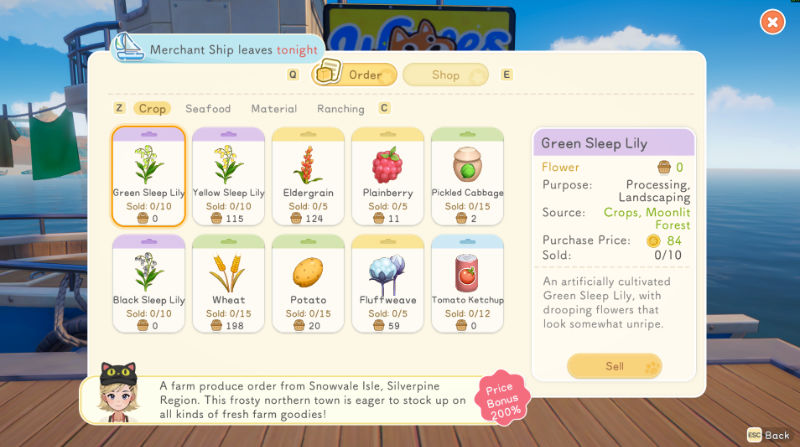The height and width of the screenshot is (447, 800).
Task: Select the Wheat item card
Action: pyautogui.click(x=228, y=284)
